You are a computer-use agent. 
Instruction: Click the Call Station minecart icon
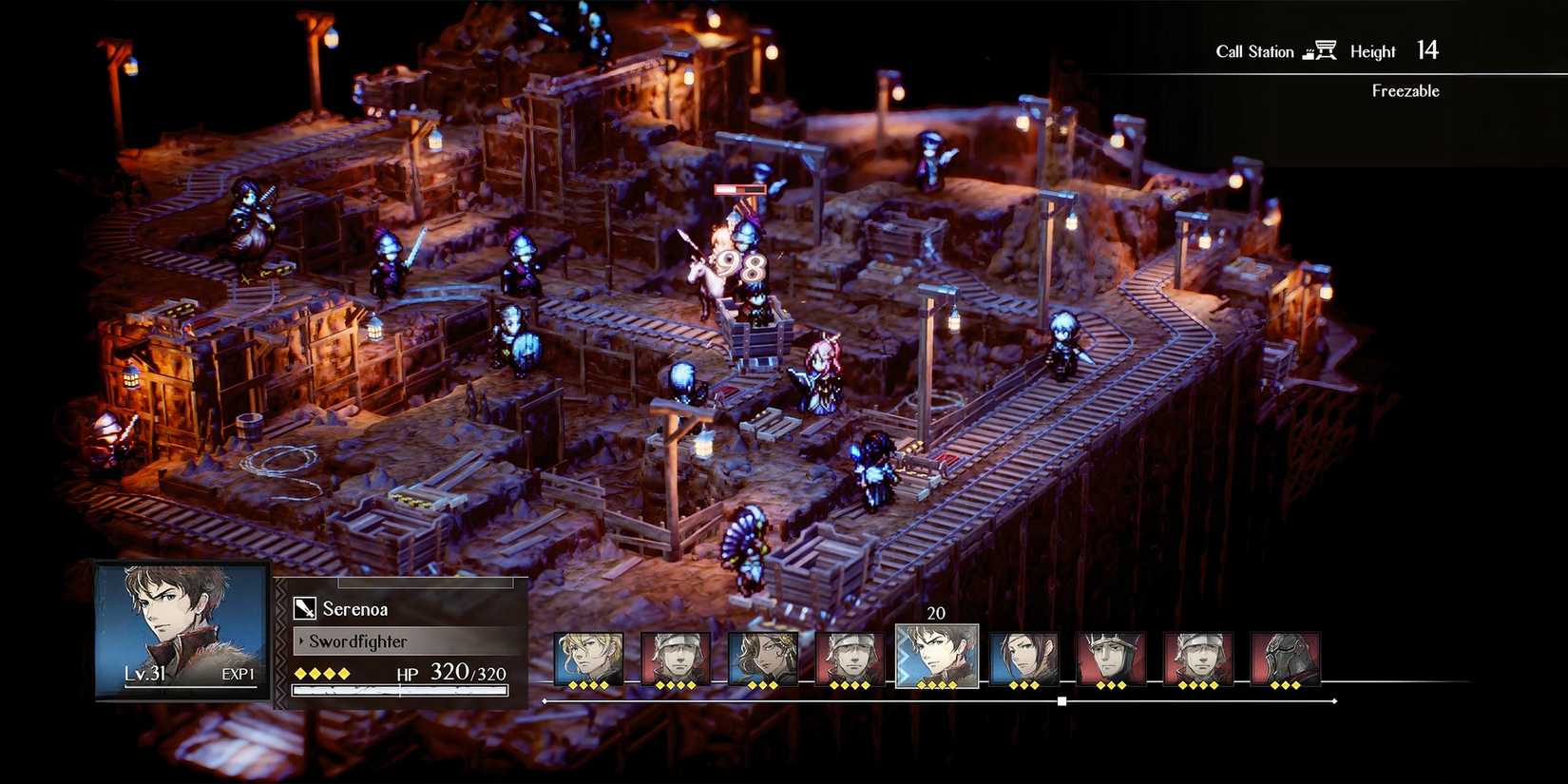(1322, 49)
